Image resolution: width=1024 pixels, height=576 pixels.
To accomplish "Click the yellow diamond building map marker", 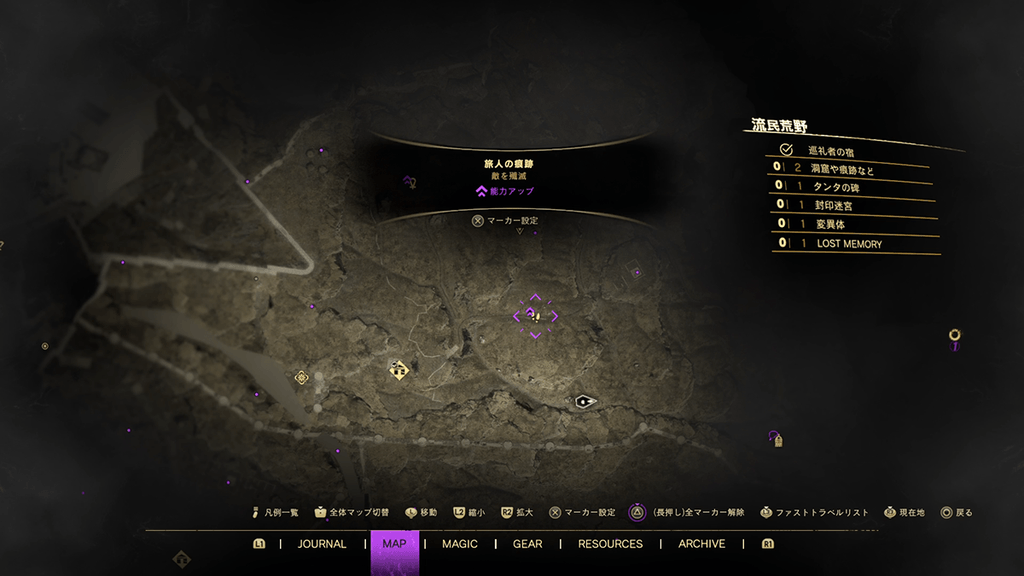I will click(x=400, y=370).
